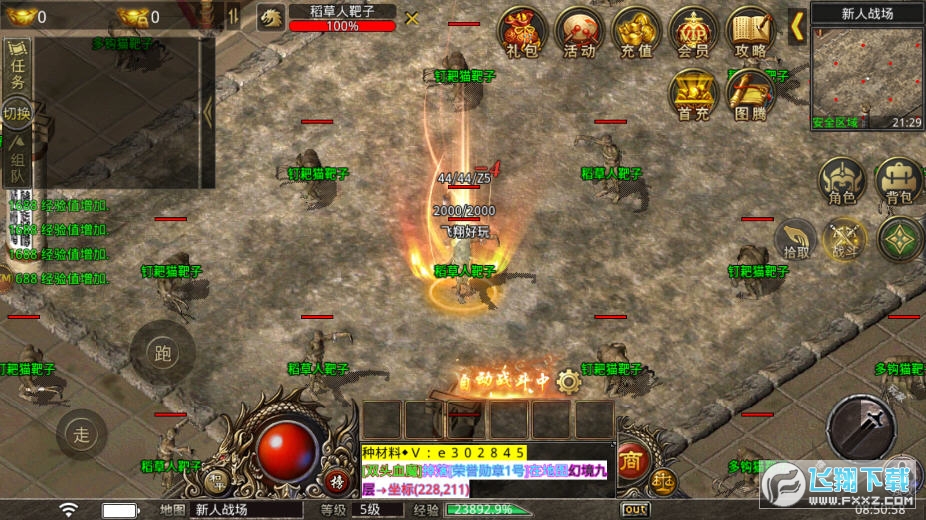Switch movement mode to 跑 run

pos(162,352)
